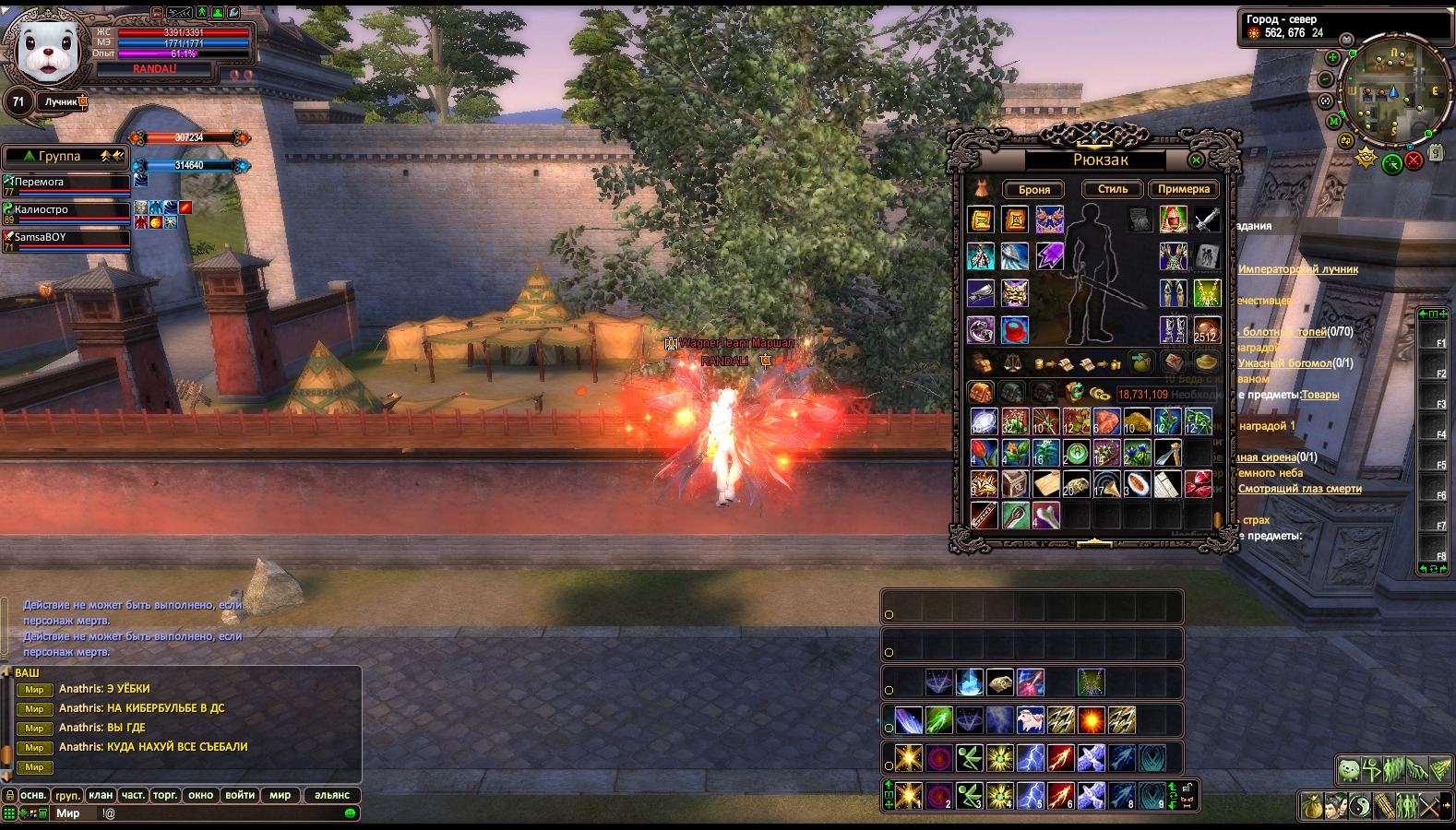Pick the white bone item in backpack
Viewport: 1456px width, 830px height.
(1046, 516)
